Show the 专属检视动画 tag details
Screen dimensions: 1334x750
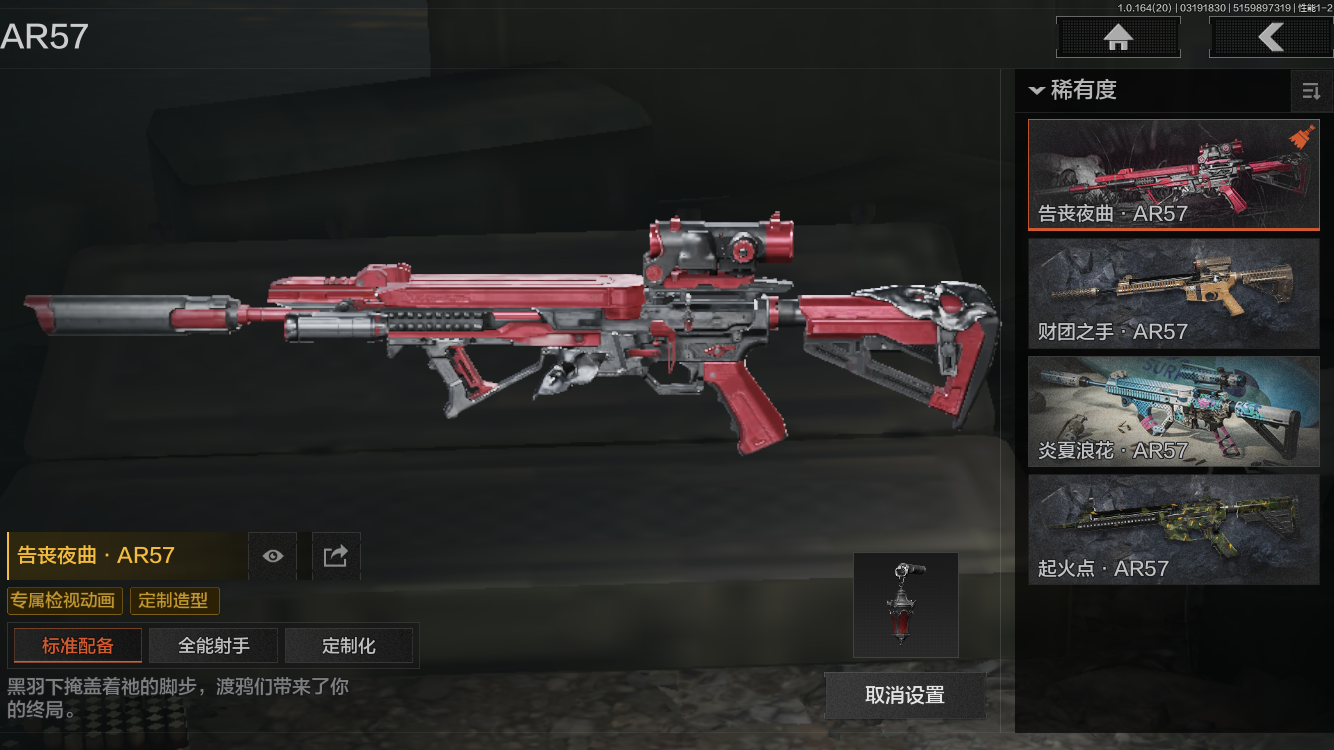pos(65,601)
